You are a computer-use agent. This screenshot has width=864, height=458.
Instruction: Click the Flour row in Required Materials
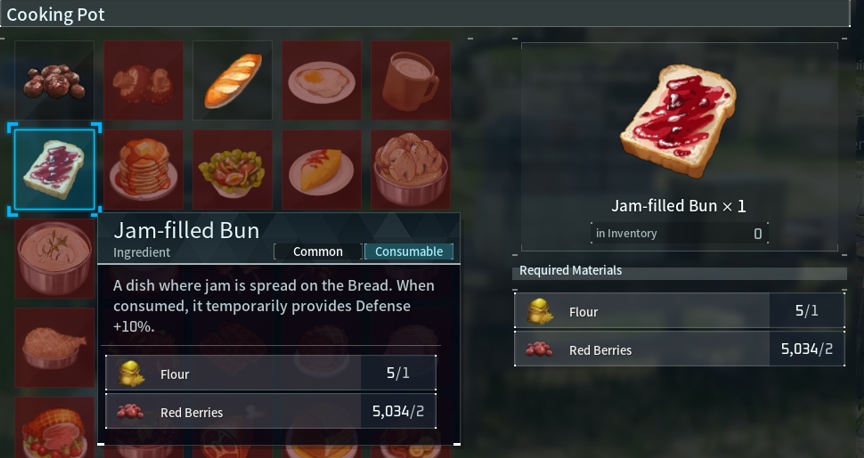click(x=677, y=311)
